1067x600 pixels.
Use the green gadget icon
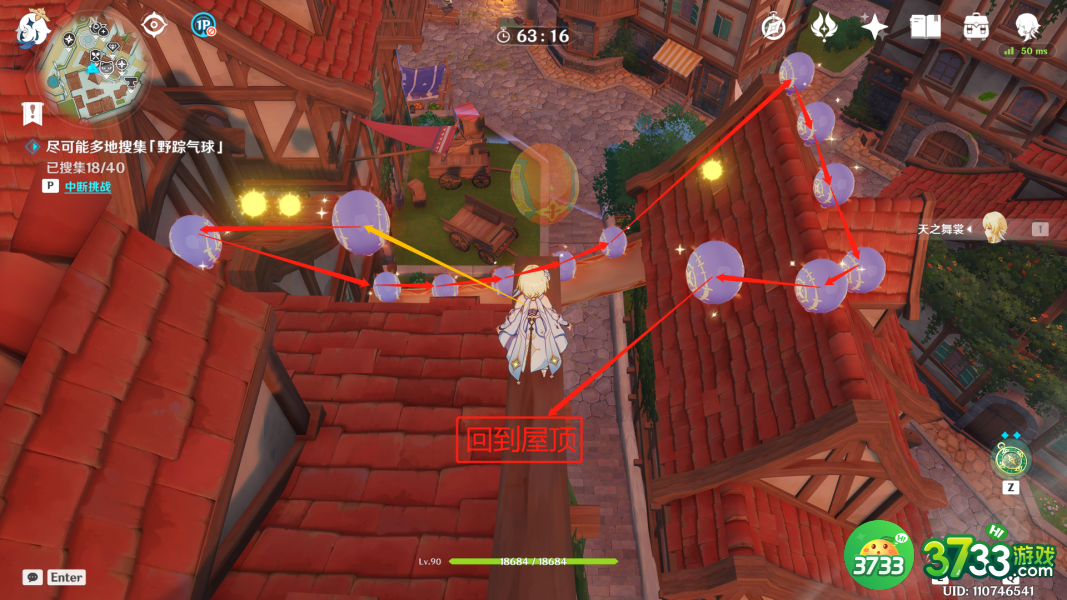[1009, 459]
